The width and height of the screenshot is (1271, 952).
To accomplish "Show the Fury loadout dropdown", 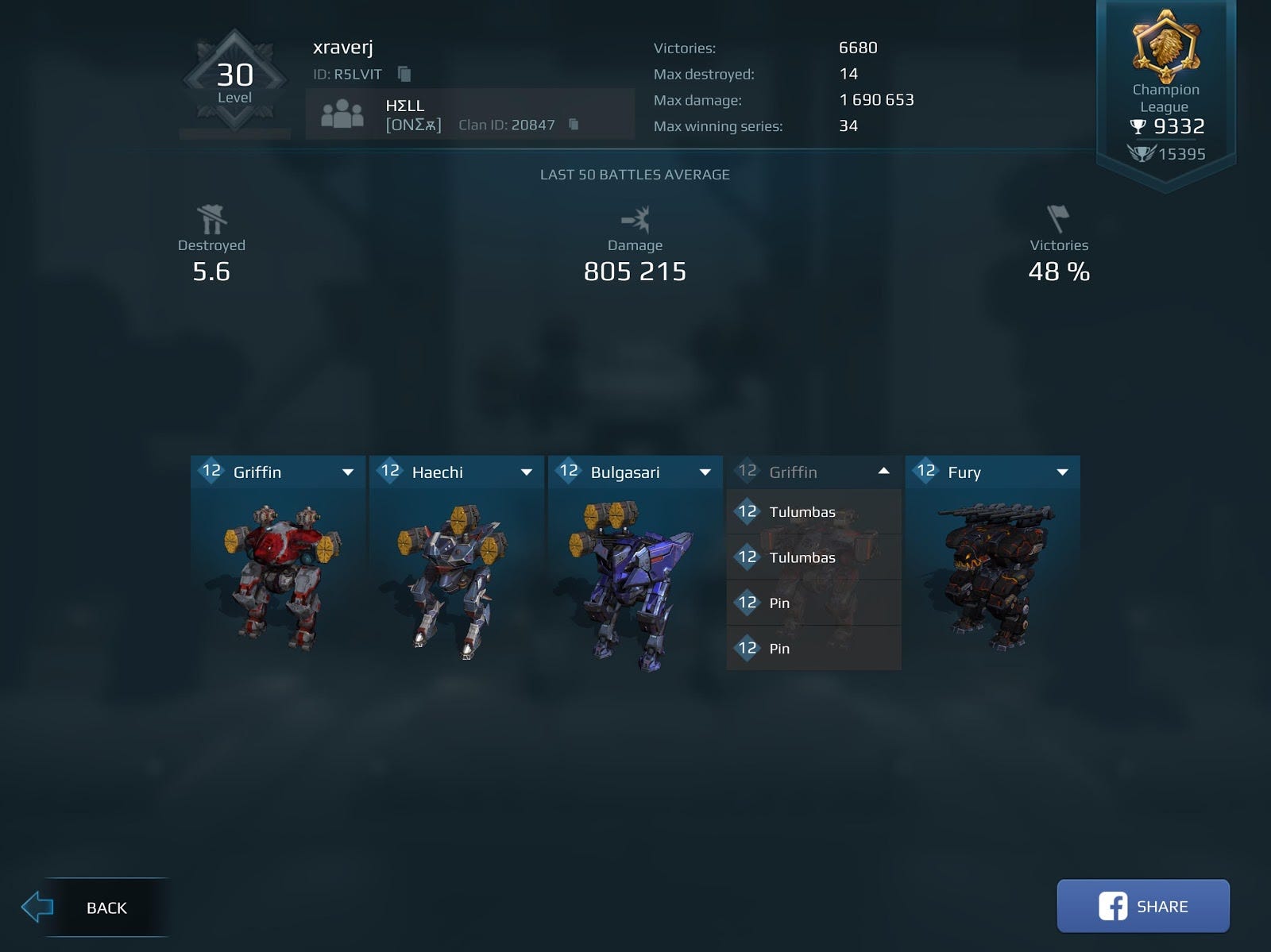I will (x=1062, y=472).
